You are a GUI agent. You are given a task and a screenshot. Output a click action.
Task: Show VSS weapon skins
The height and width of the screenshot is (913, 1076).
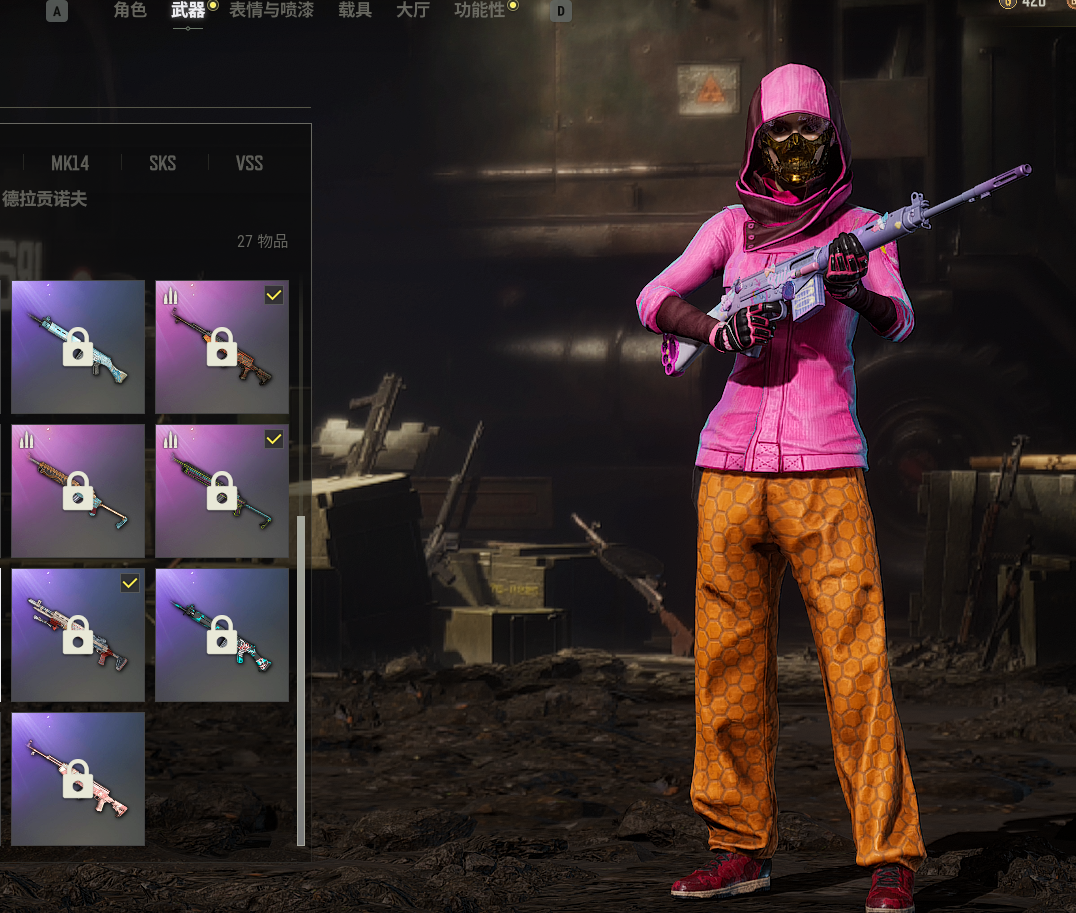click(249, 163)
